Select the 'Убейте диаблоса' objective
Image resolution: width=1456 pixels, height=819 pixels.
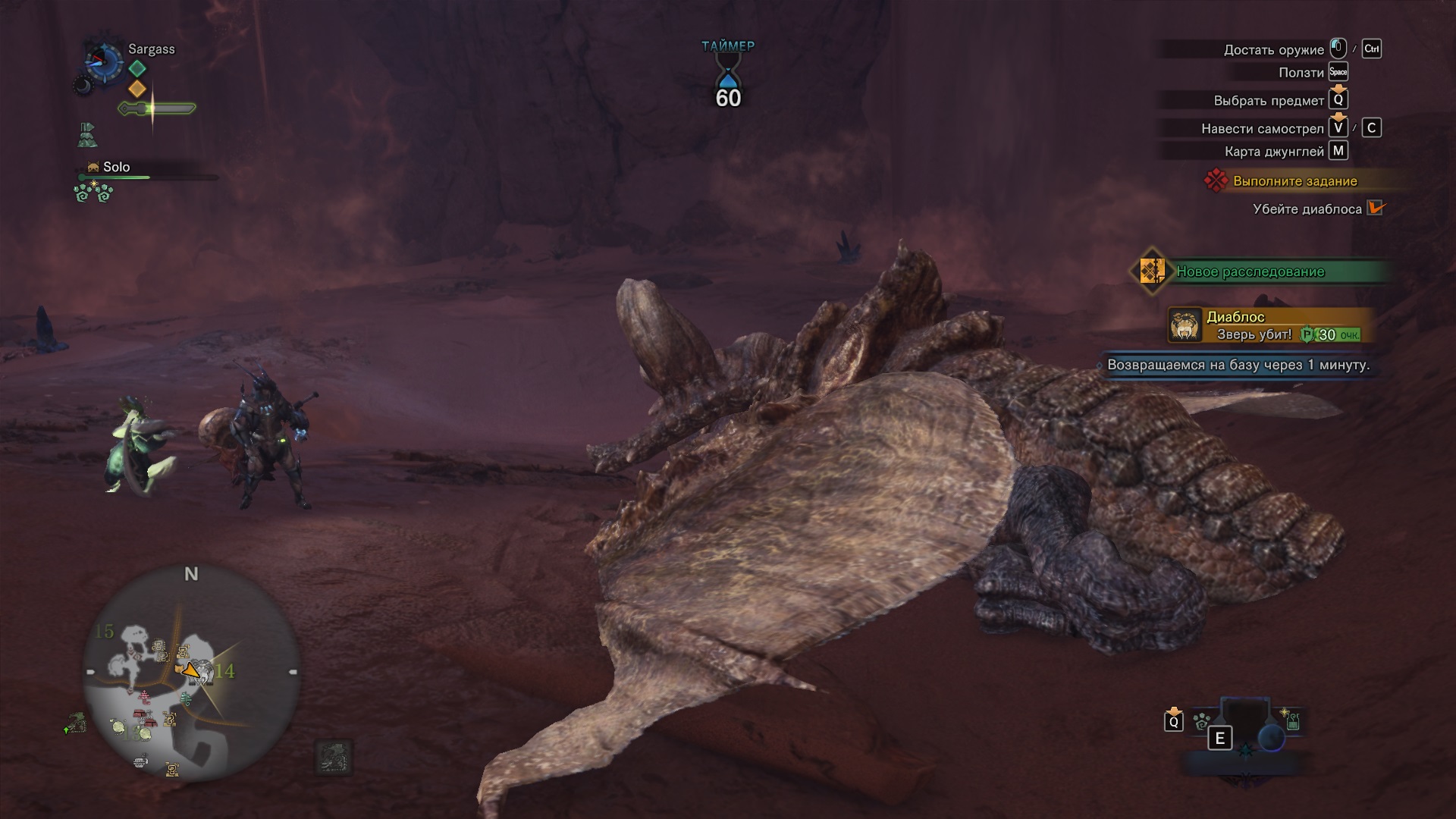[1307, 209]
